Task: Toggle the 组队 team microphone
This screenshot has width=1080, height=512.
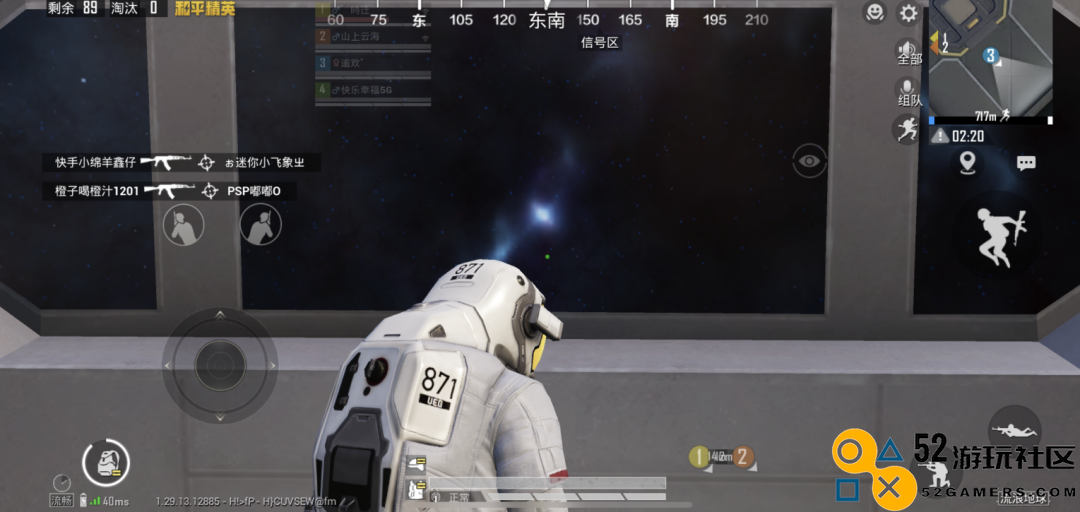Action: [908, 91]
